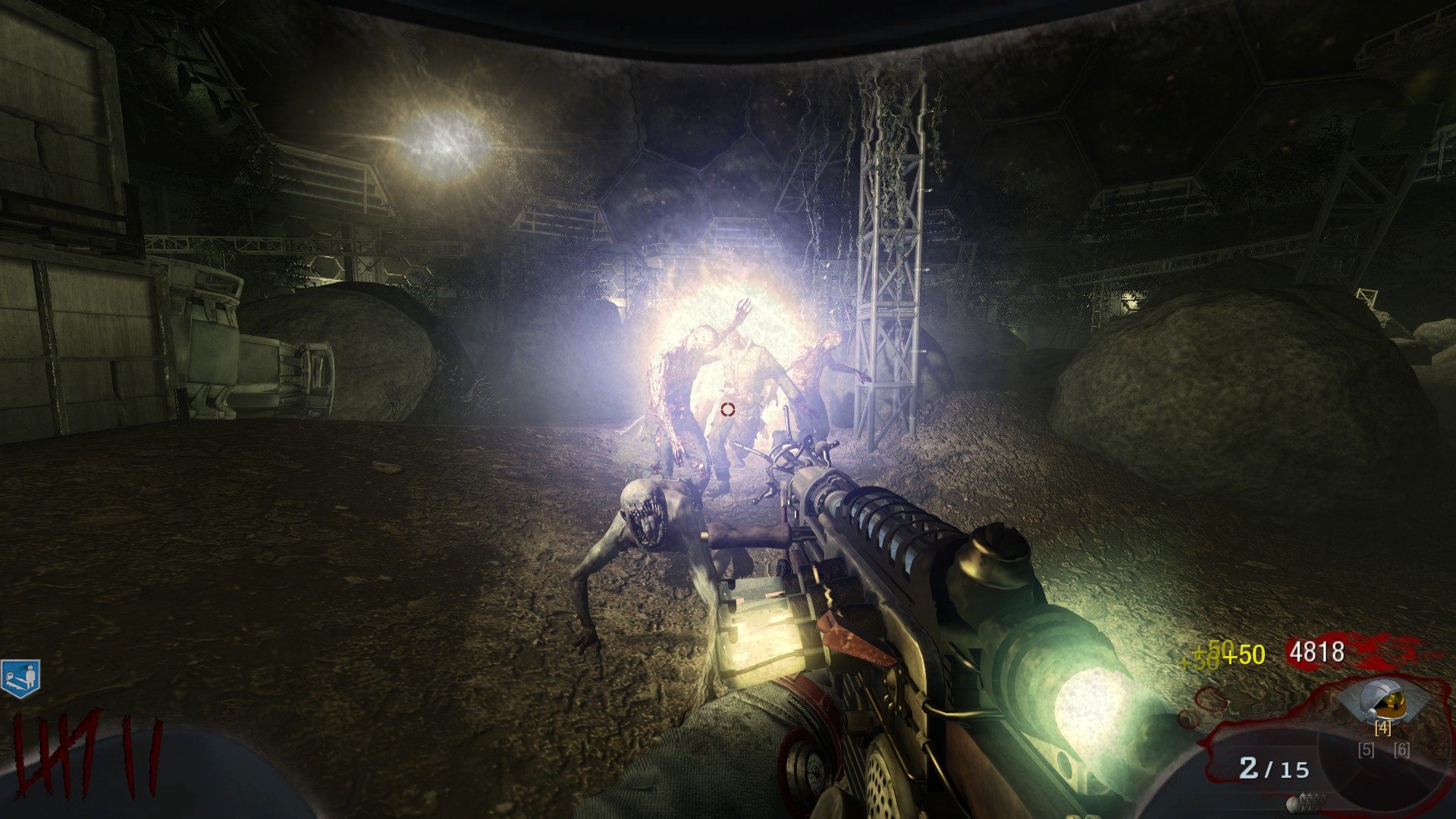The width and height of the screenshot is (1456, 819).
Task: Click the Quick Revive perk icon
Action: point(20,677)
